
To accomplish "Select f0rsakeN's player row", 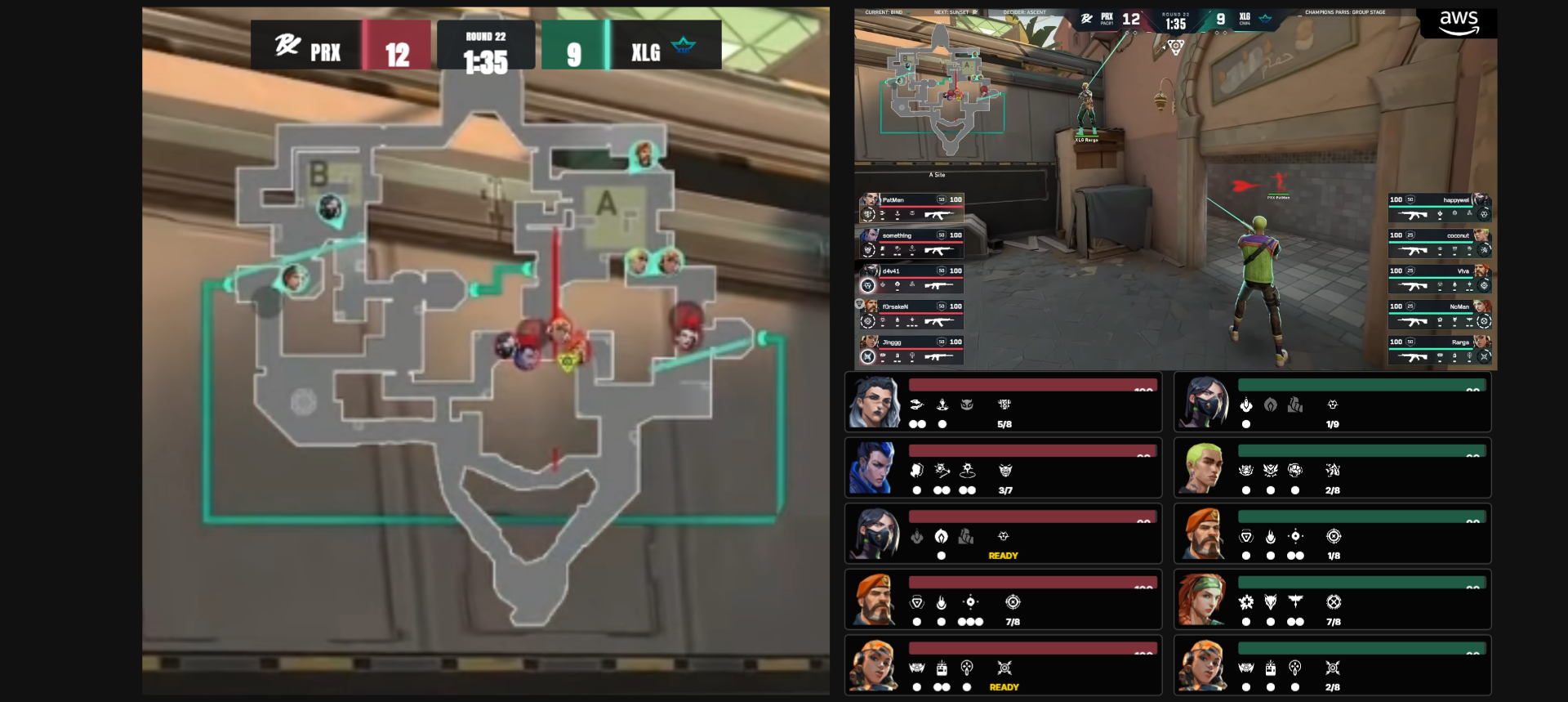I will tap(911, 315).
